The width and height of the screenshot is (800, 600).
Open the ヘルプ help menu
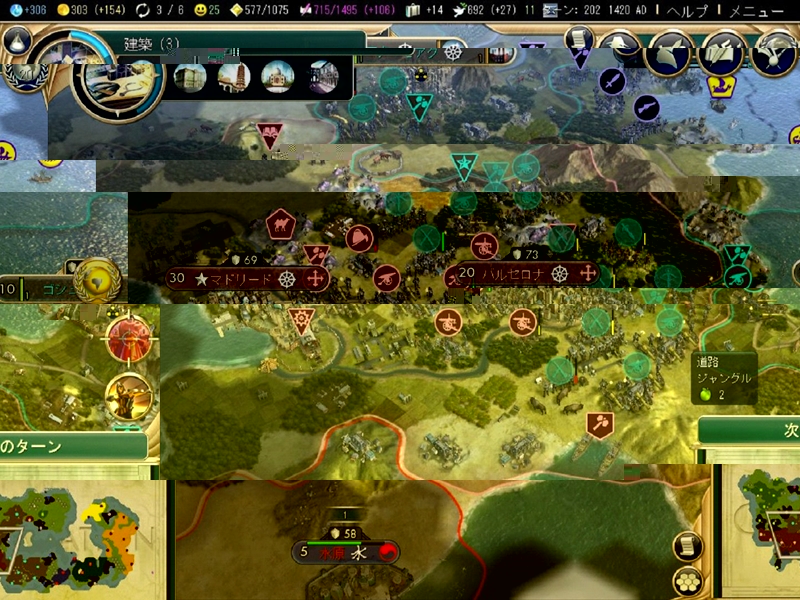[x=687, y=11]
